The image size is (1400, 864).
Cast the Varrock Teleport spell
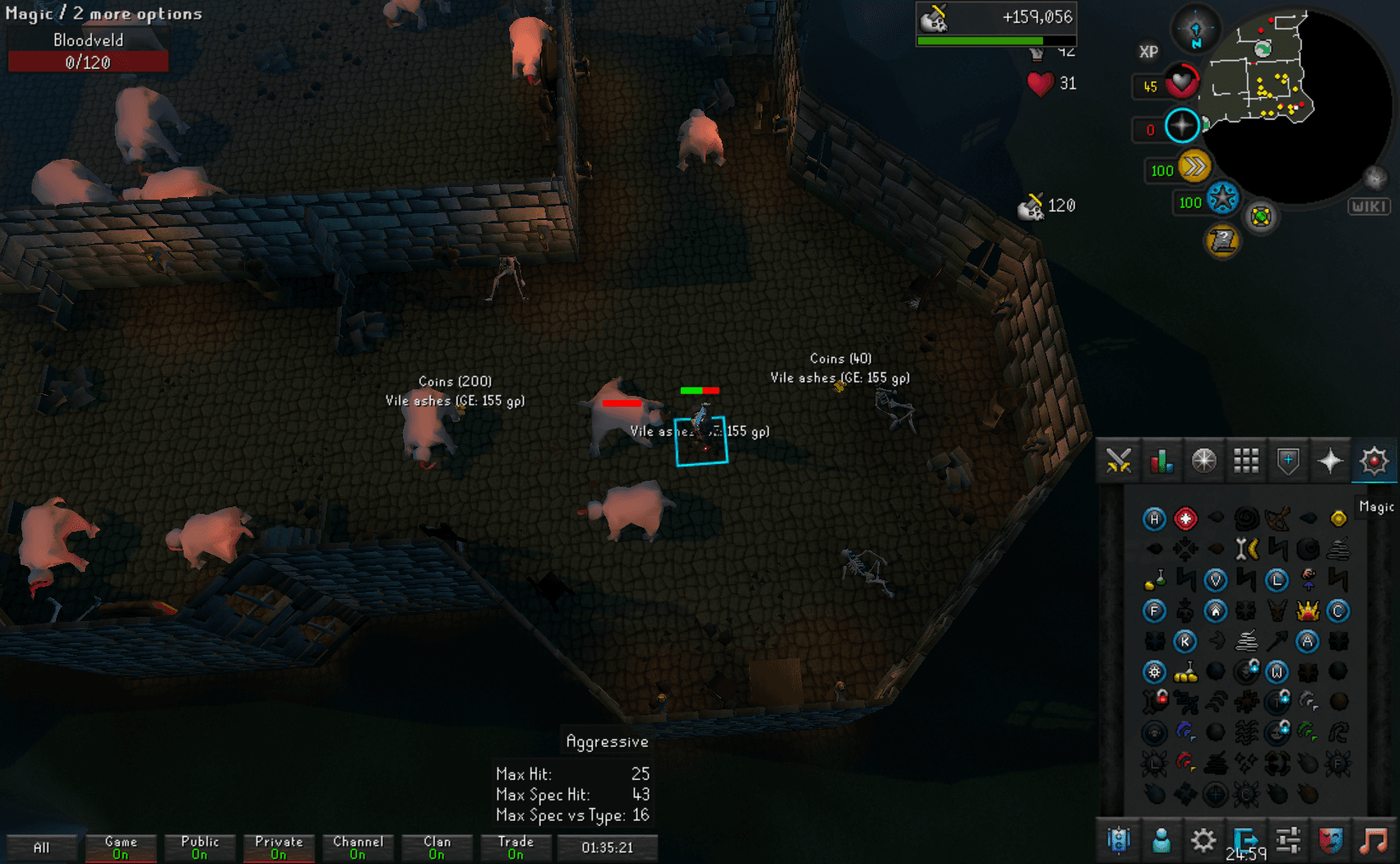point(1216,580)
